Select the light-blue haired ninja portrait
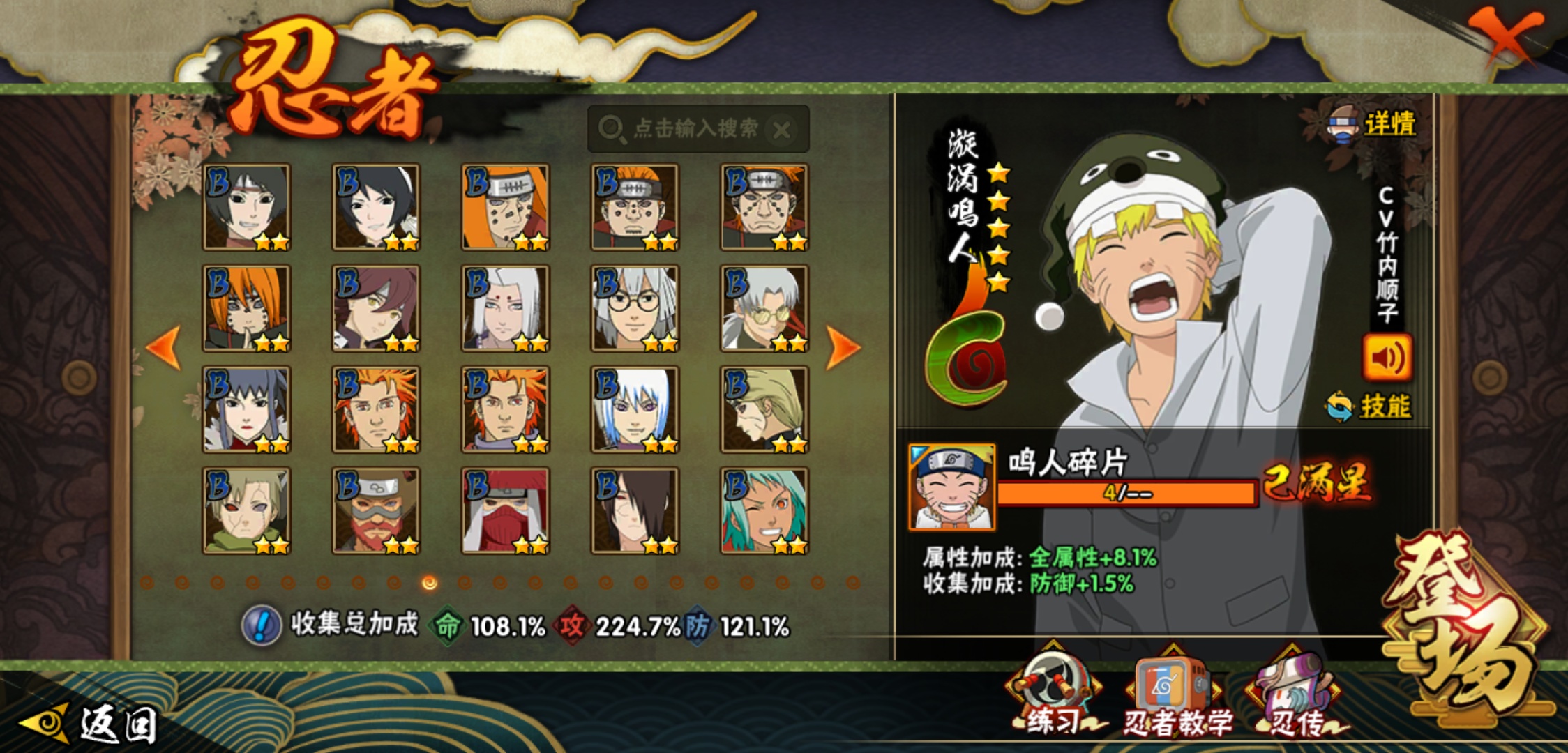Screen dimensions: 1568x753 coord(634,409)
